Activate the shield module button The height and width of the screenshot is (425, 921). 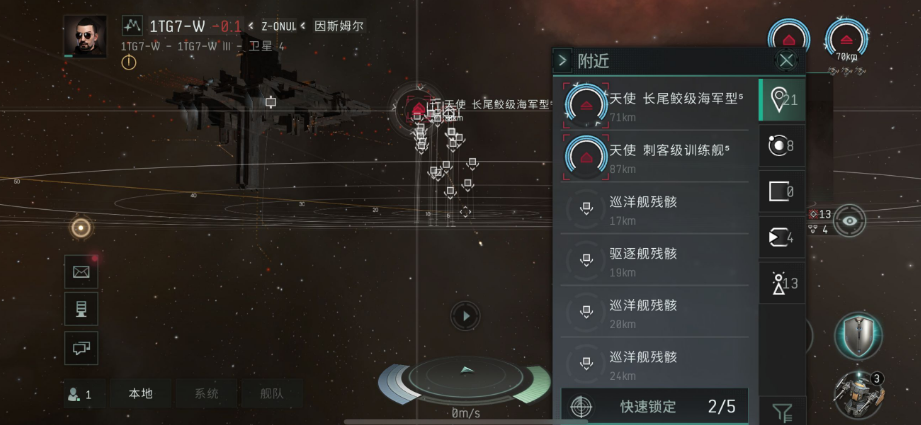pos(858,334)
